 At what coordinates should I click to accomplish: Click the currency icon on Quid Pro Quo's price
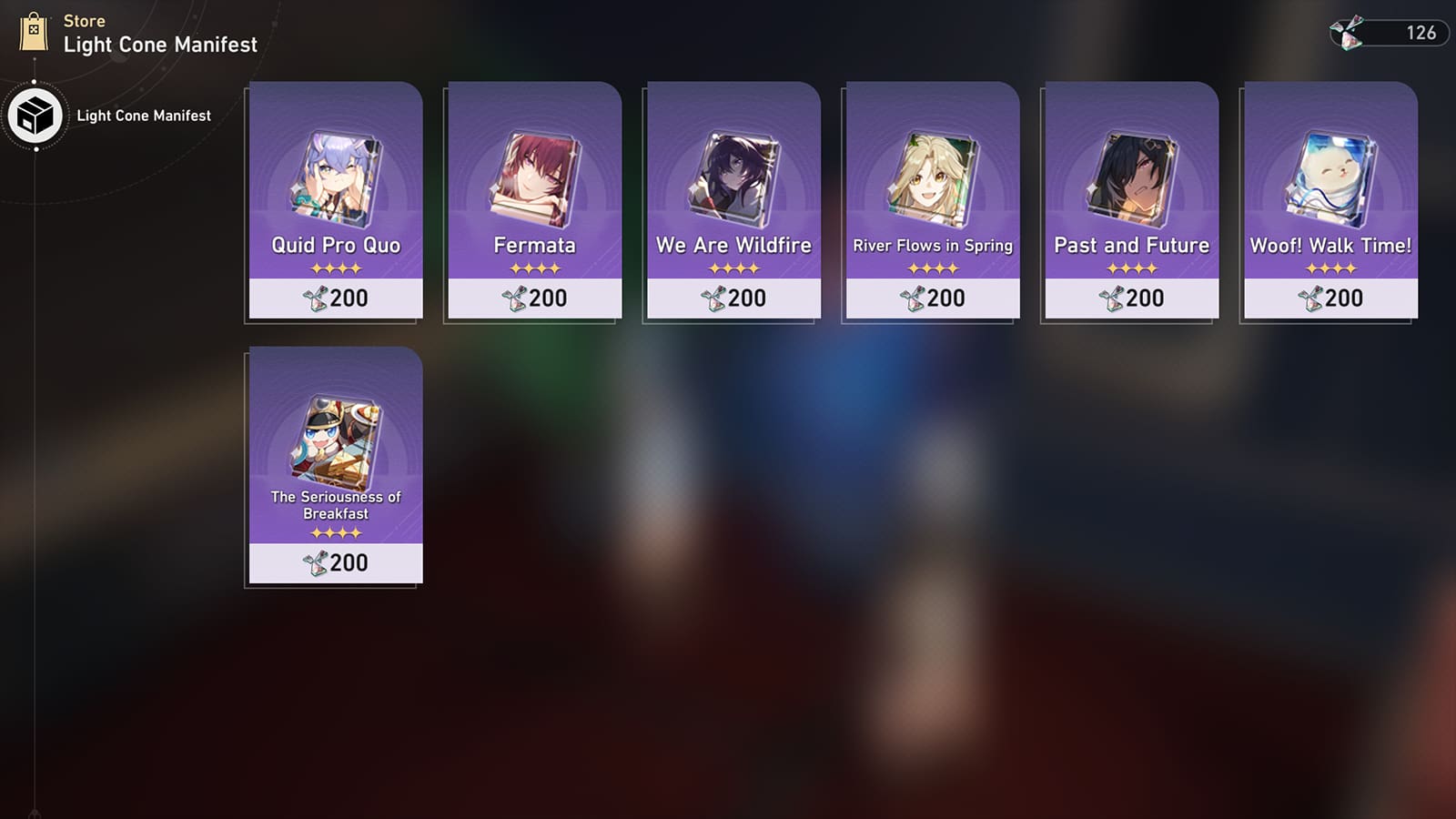point(320,298)
